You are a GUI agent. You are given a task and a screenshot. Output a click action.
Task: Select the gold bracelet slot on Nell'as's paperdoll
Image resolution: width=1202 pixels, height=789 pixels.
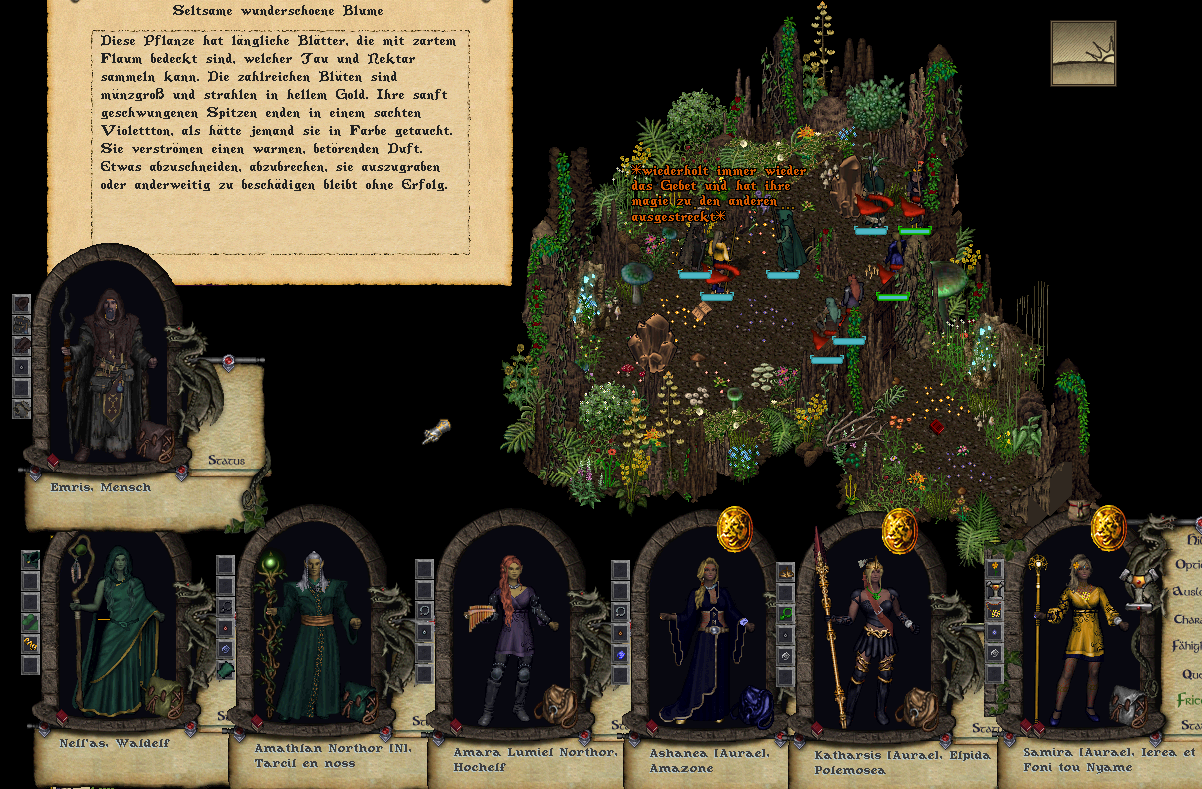31,643
